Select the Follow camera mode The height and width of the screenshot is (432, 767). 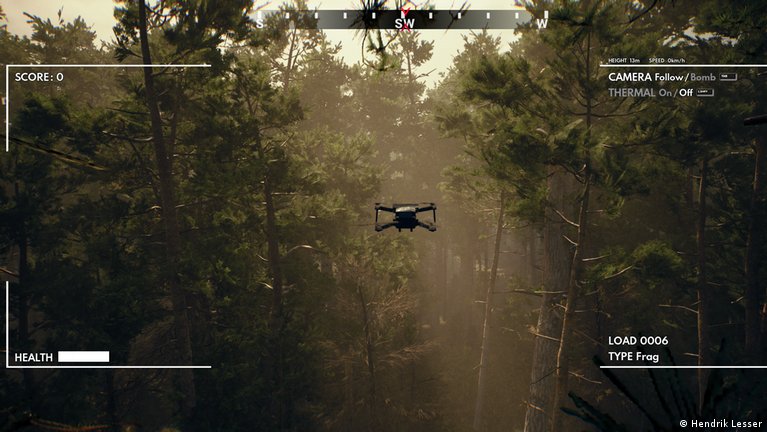(x=669, y=77)
